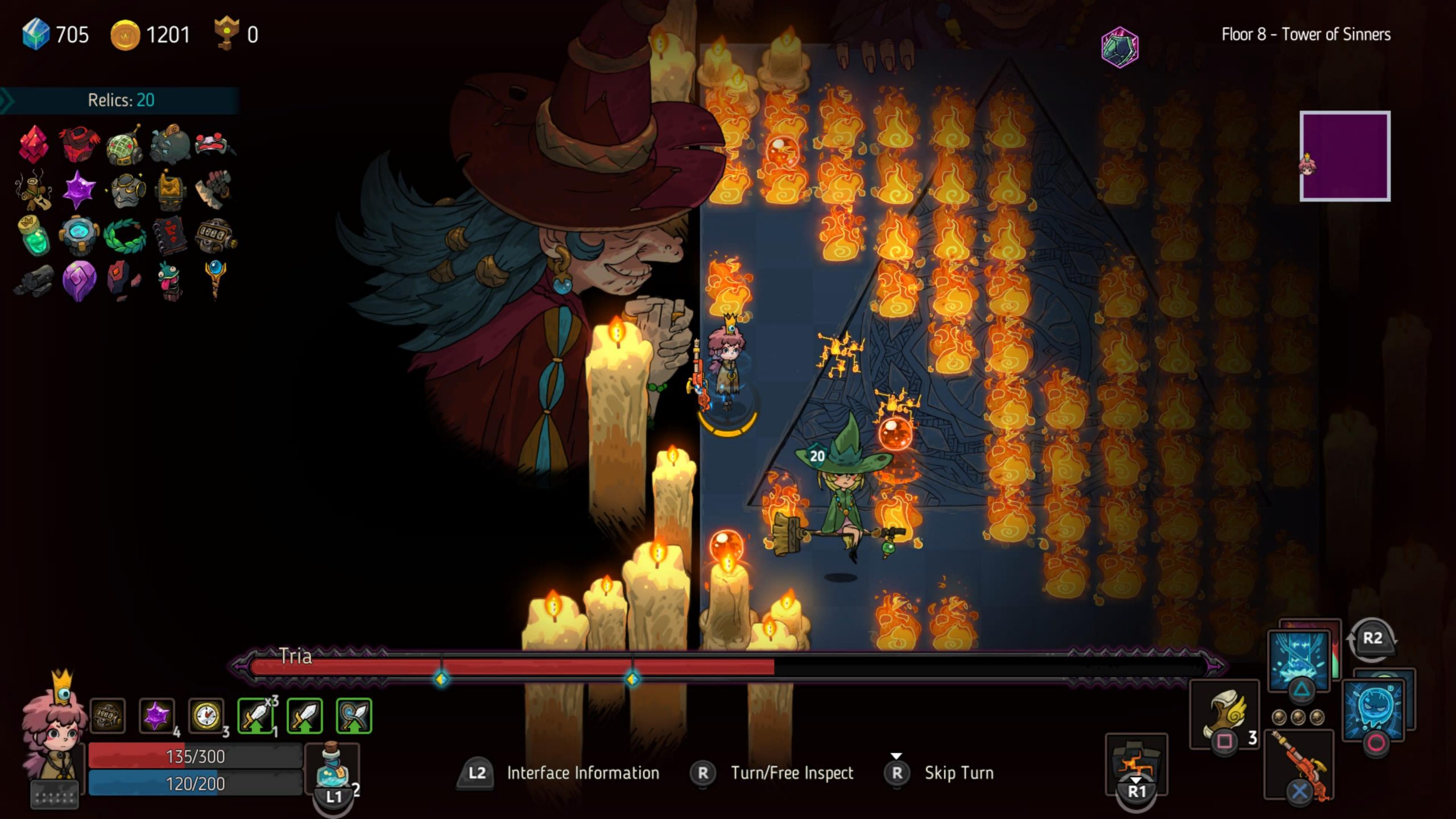Cast the blue water column skill
Viewport: 1456px width, 819px height.
1300,663
